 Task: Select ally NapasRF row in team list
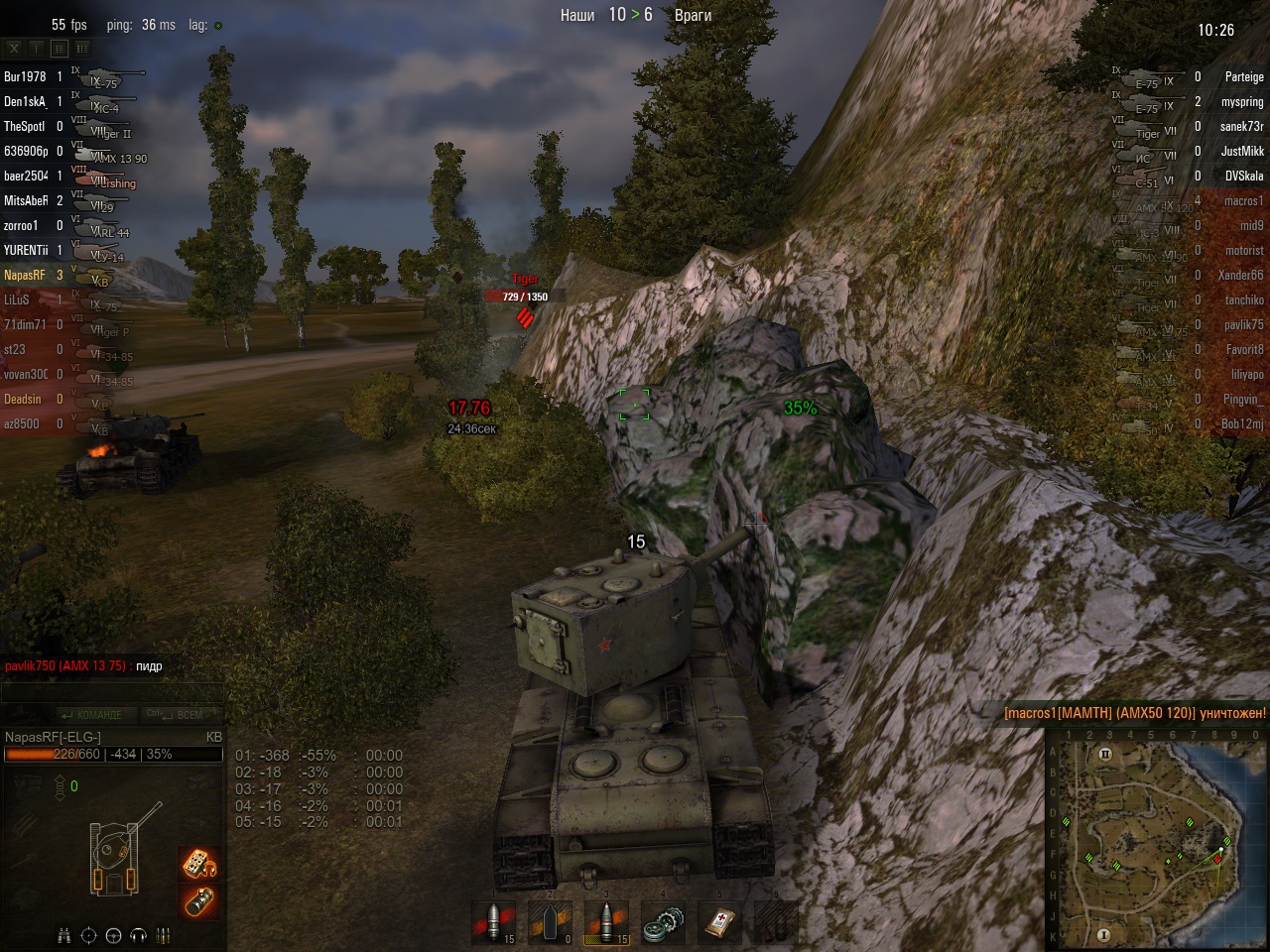tap(25, 275)
